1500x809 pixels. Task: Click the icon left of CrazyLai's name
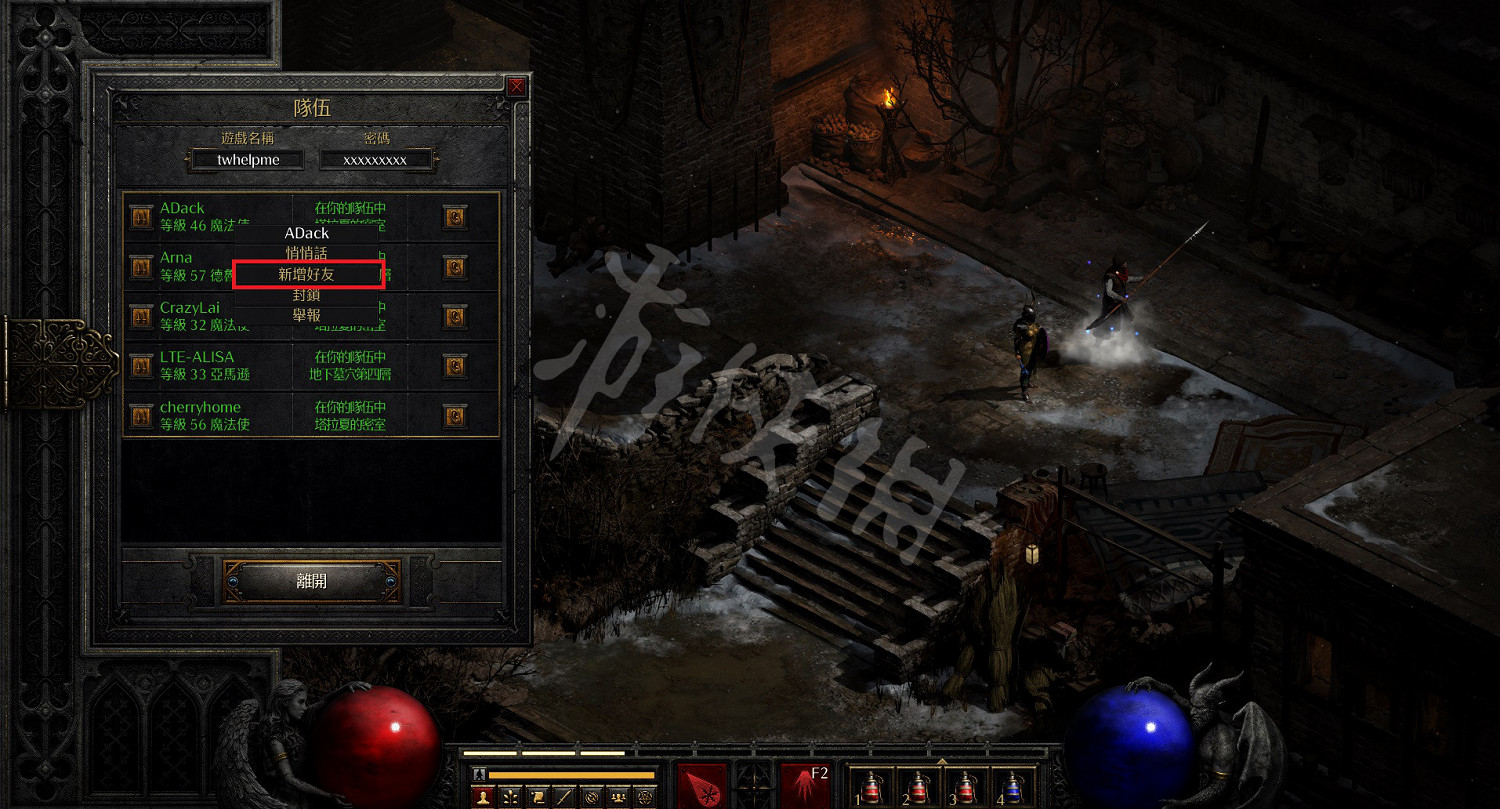(x=141, y=317)
